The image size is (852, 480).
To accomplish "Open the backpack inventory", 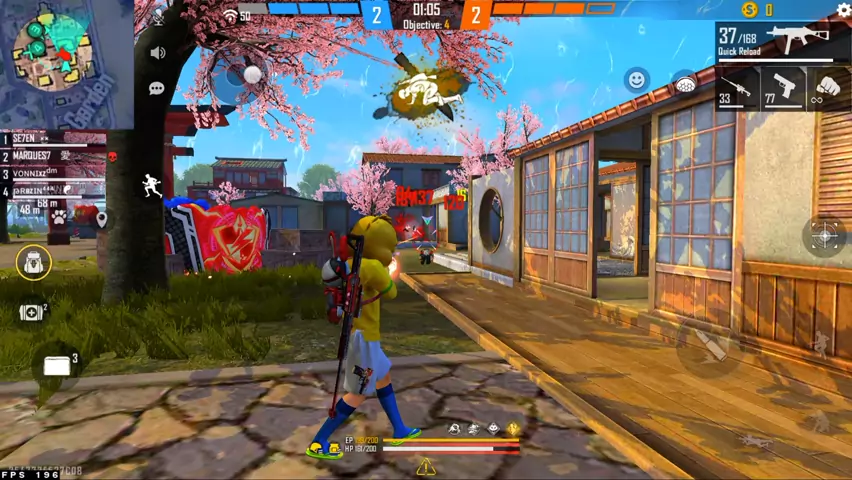I will point(34,262).
